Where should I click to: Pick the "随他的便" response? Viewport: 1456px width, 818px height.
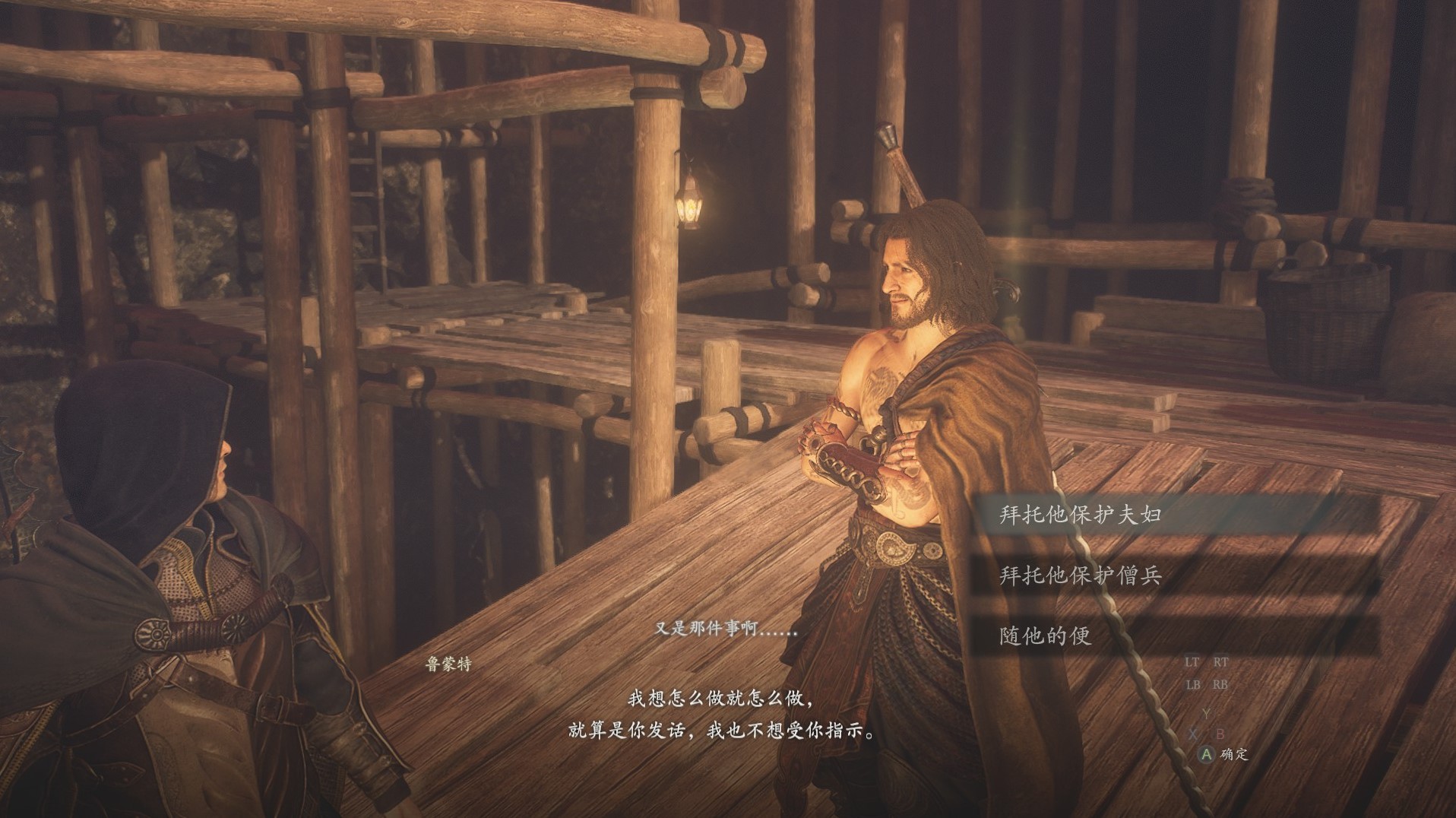click(1045, 636)
